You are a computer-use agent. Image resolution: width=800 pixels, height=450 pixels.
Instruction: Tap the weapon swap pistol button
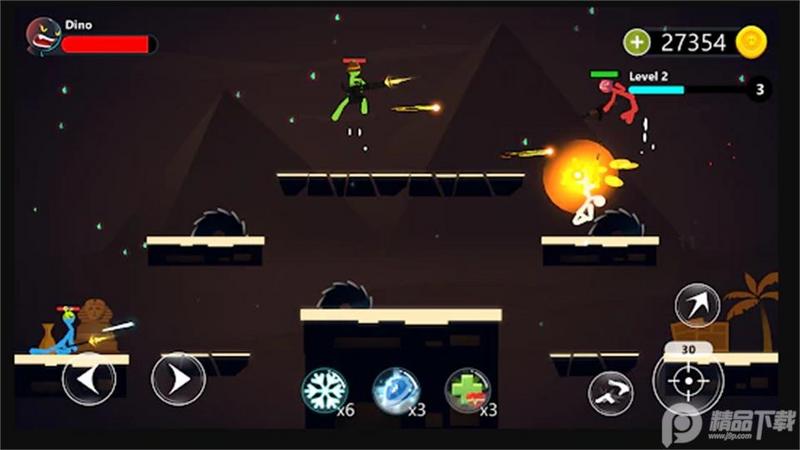(610, 392)
